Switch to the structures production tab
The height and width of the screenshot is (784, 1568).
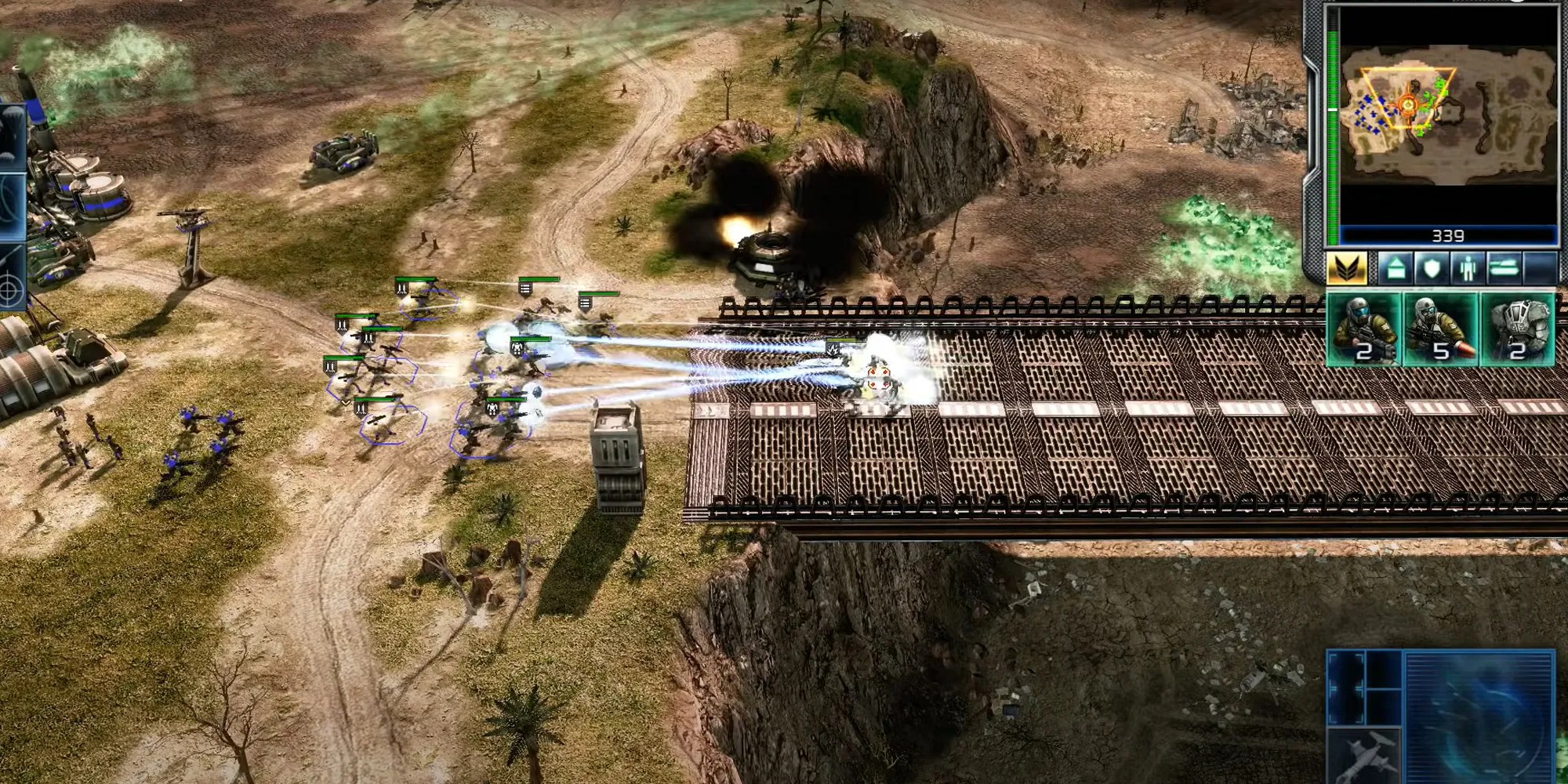(x=1394, y=267)
